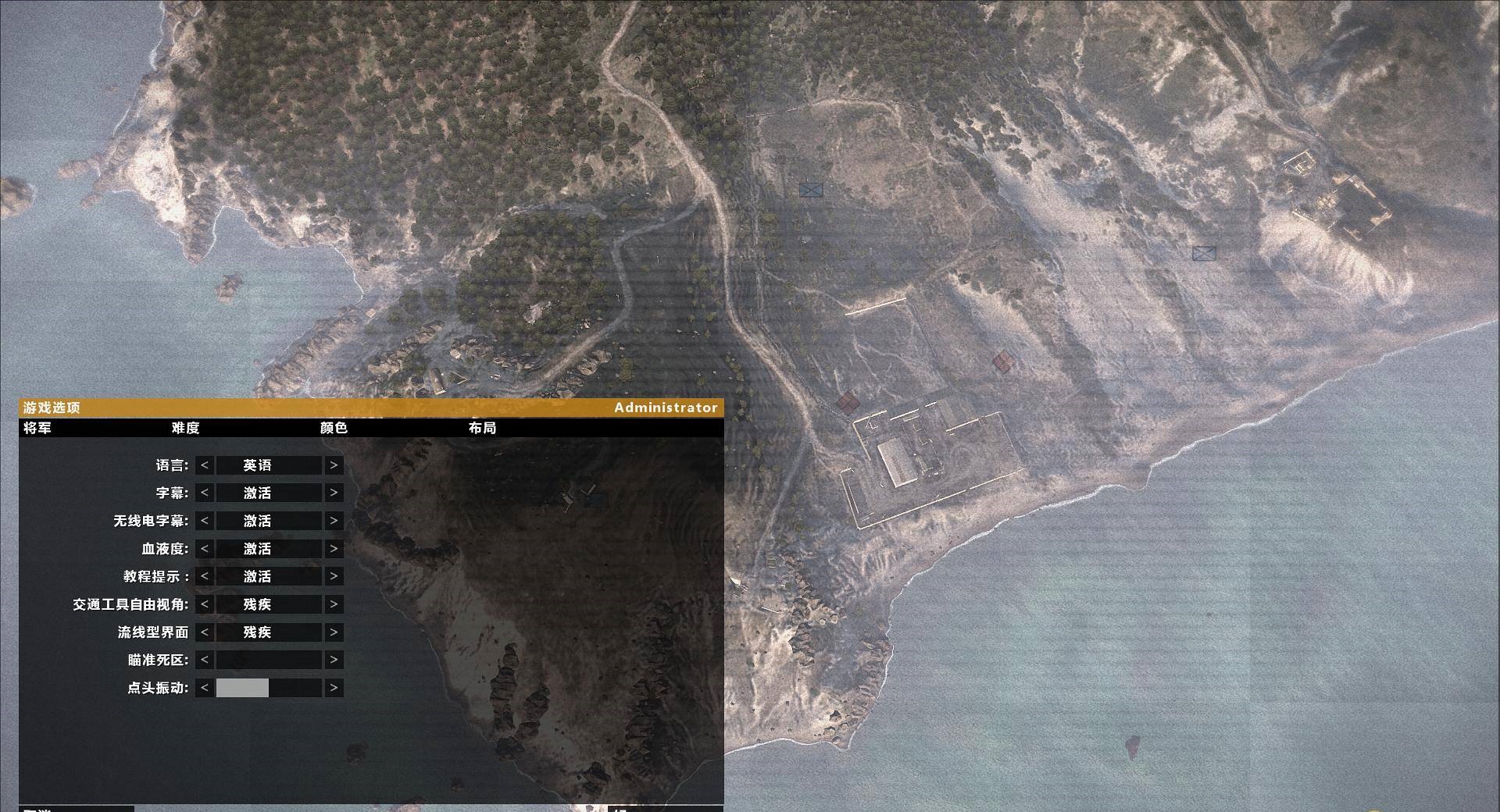Viewport: 1500px width, 812px height.
Task: Advance 无线电字幕 with its right arrow
Action: (x=333, y=521)
